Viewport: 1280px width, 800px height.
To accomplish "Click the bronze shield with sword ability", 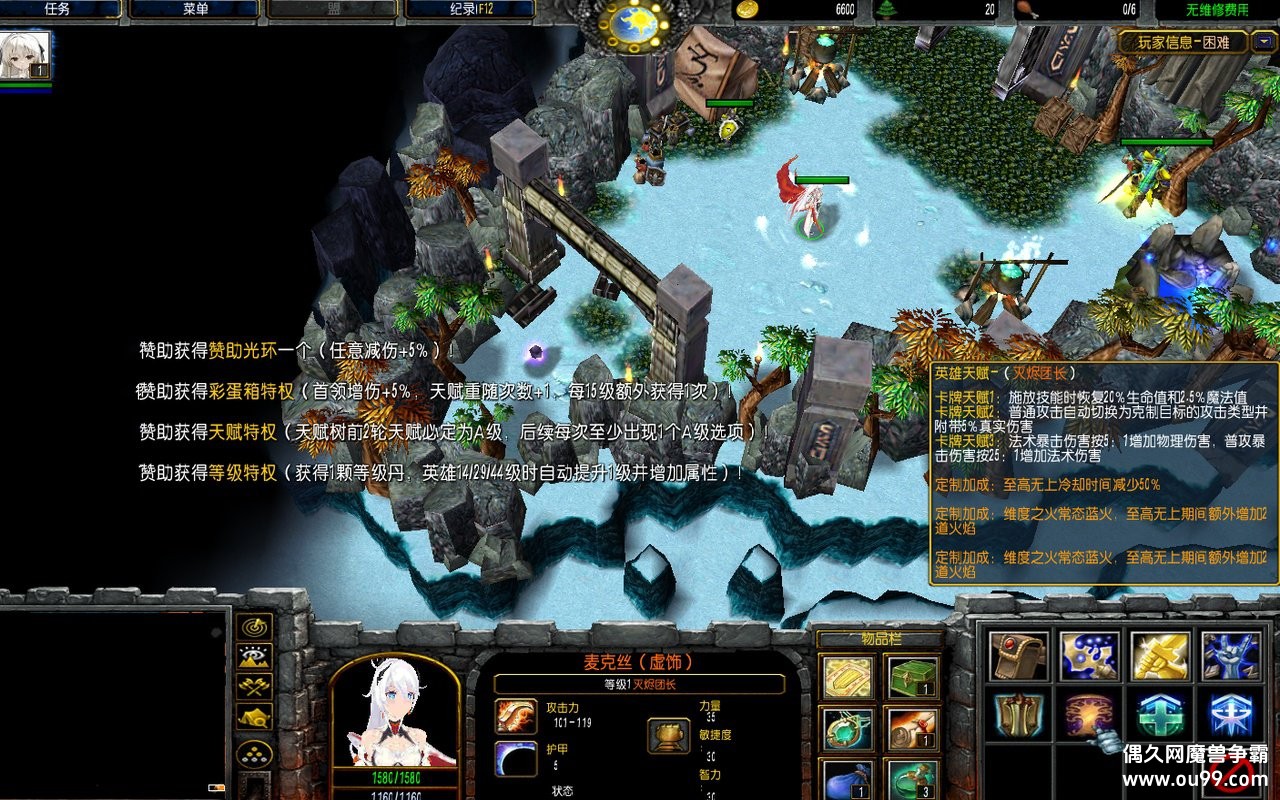I will [x=1018, y=715].
